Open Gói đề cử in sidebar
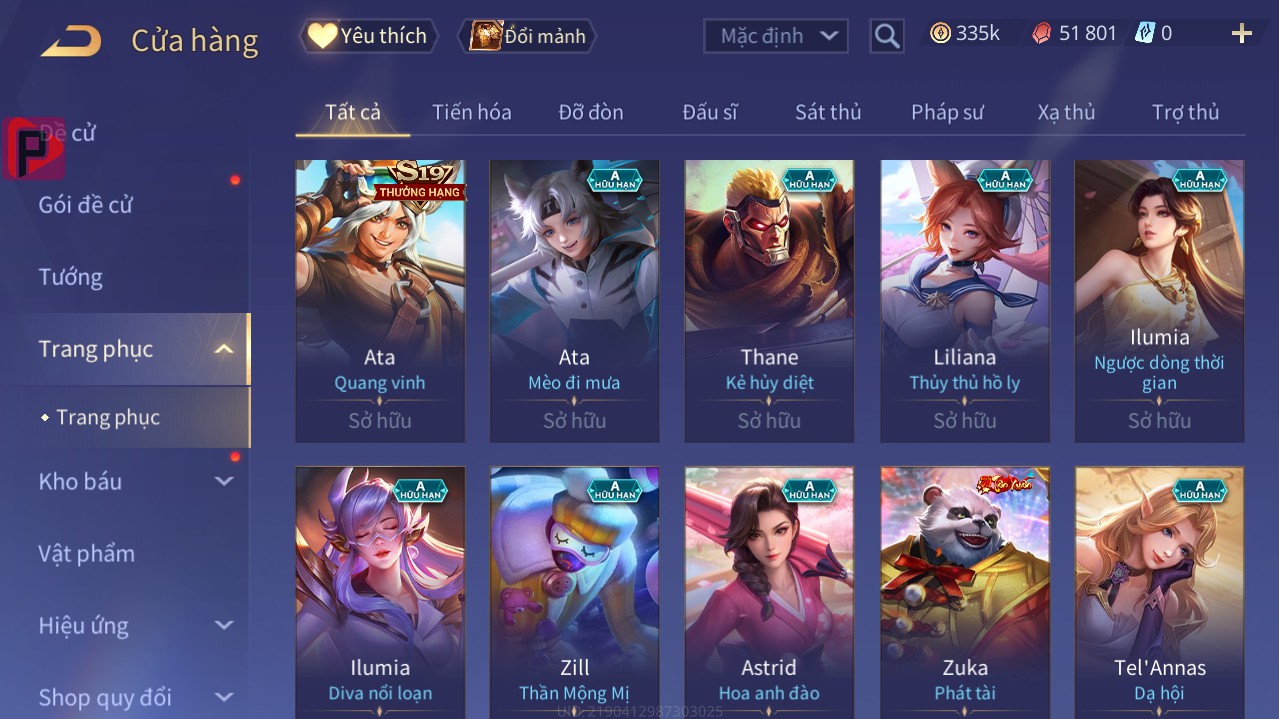The image size is (1279, 719). (x=85, y=205)
